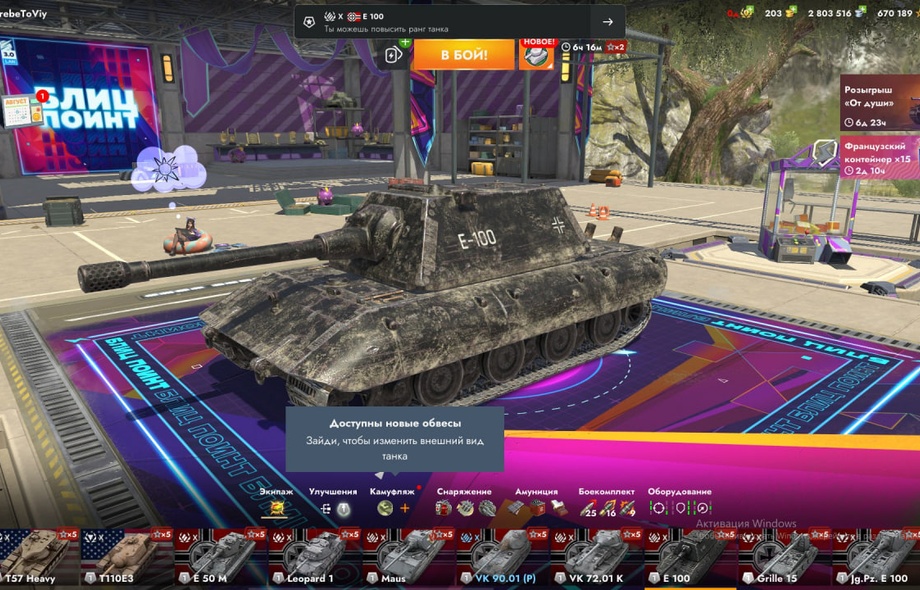Viewport: 920px width, 590px height.
Task: Select the VK 90.01 (P) tank
Action: pyautogui.click(x=501, y=557)
